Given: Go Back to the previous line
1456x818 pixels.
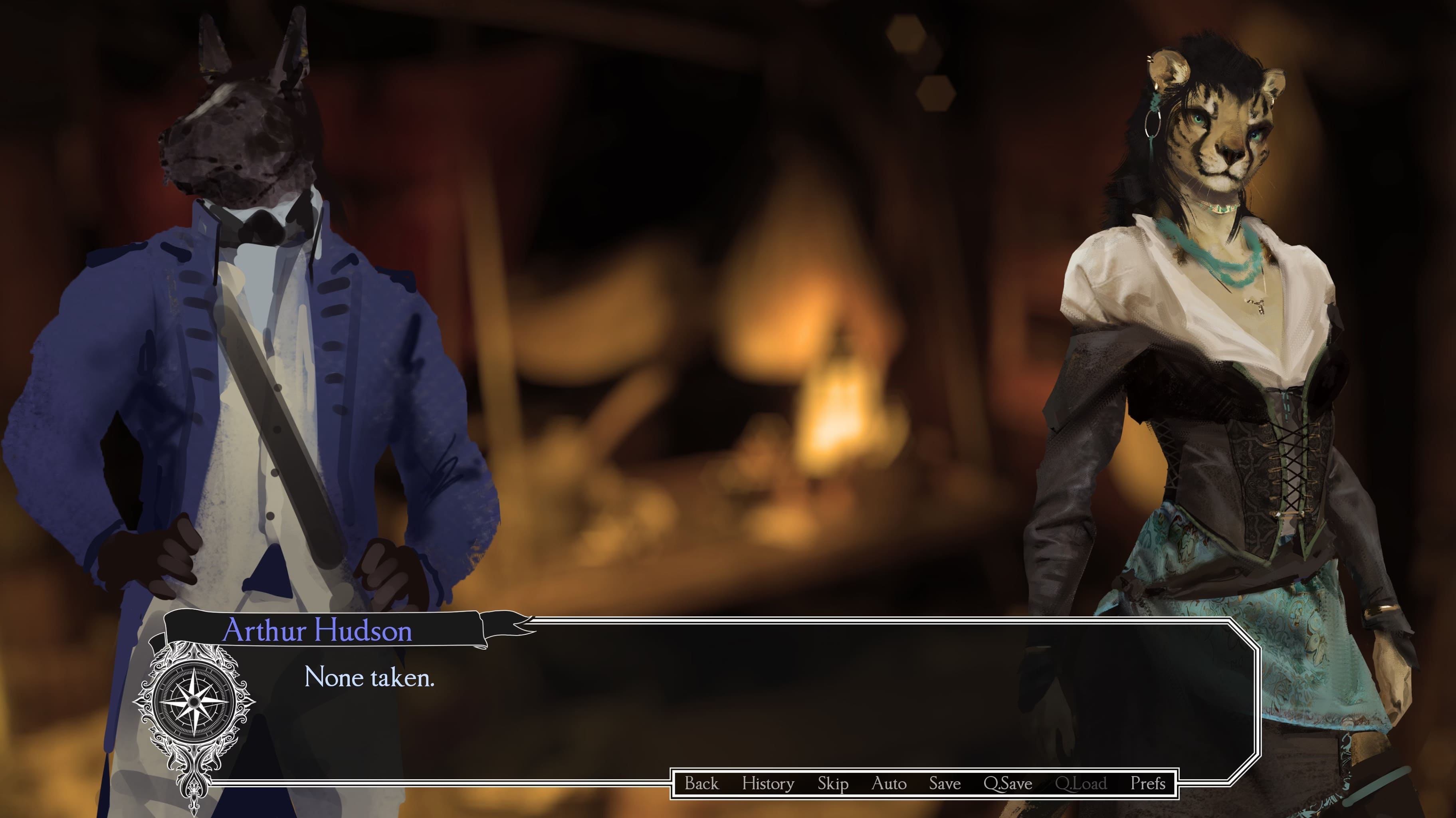Looking at the screenshot, I should tap(701, 784).
